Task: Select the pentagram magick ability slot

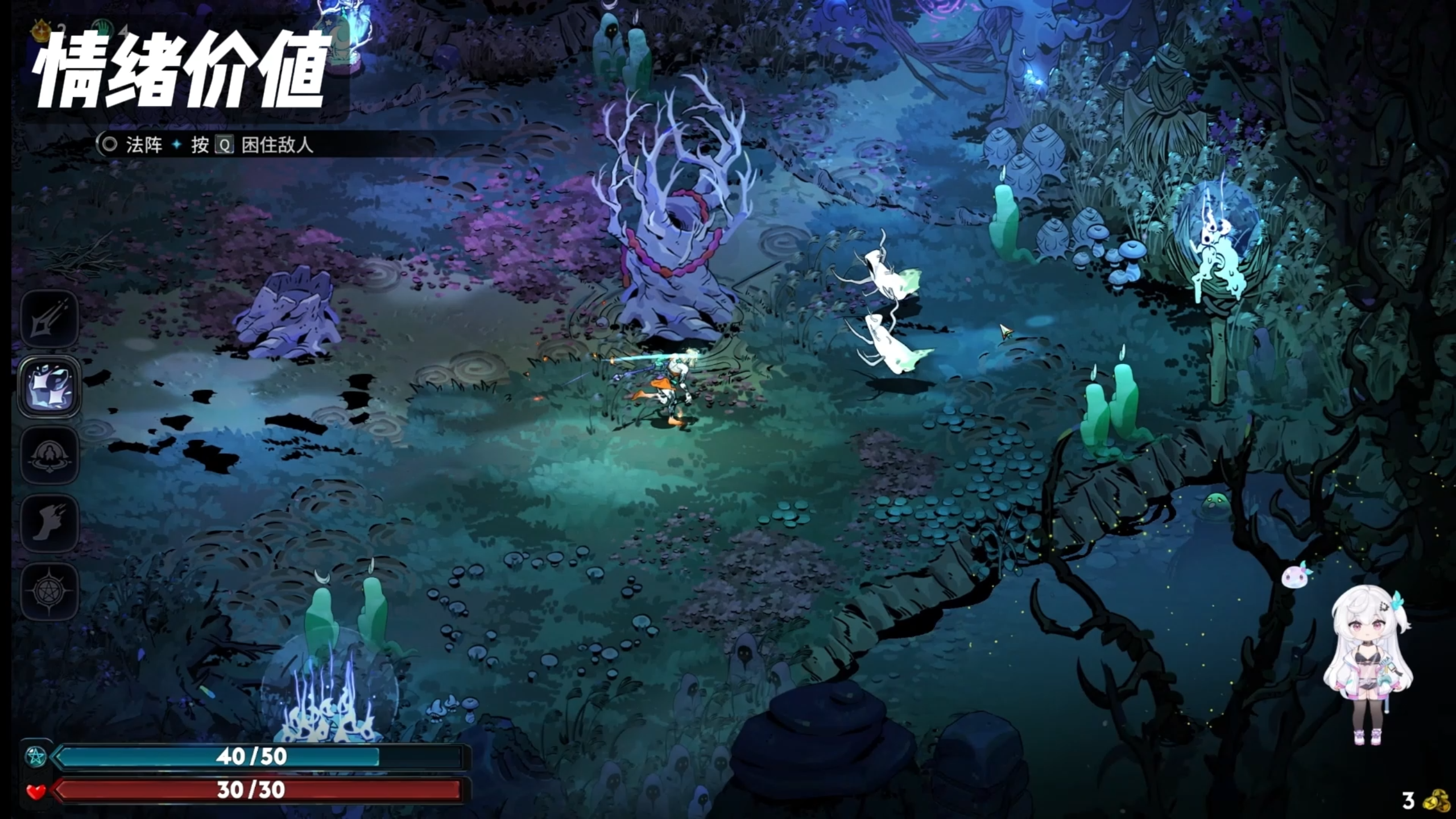Action: 49,592
